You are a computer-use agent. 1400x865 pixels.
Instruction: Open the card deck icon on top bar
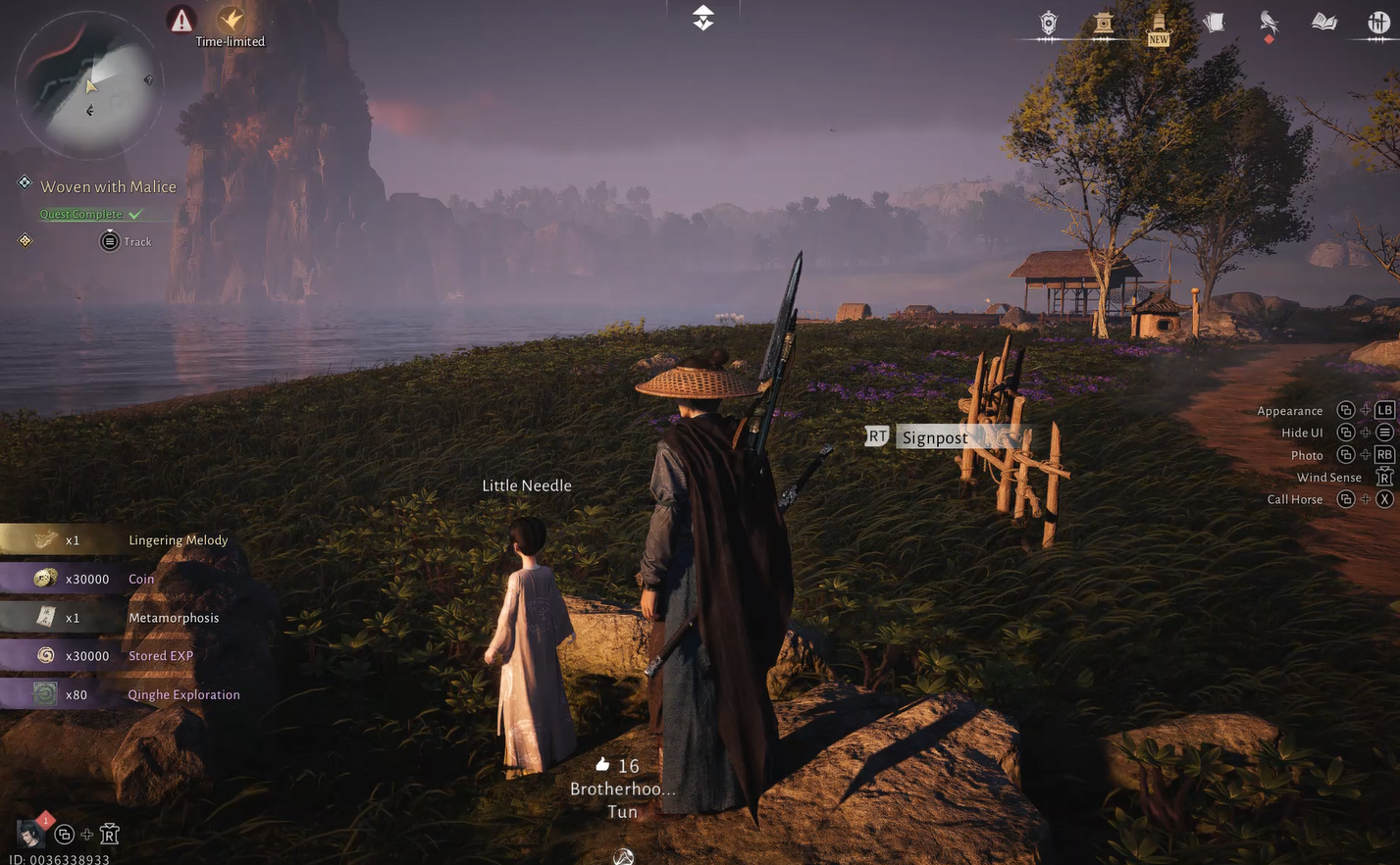1214,22
